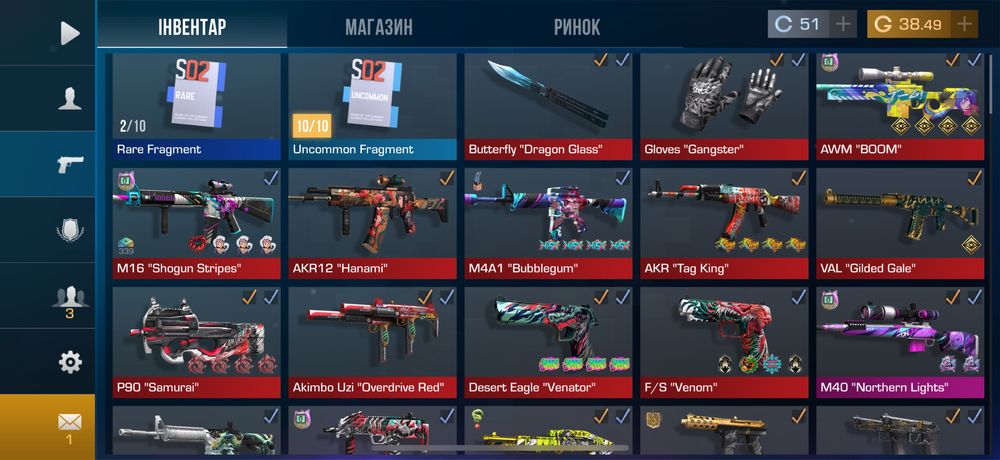Open the player profile icon

point(69,98)
